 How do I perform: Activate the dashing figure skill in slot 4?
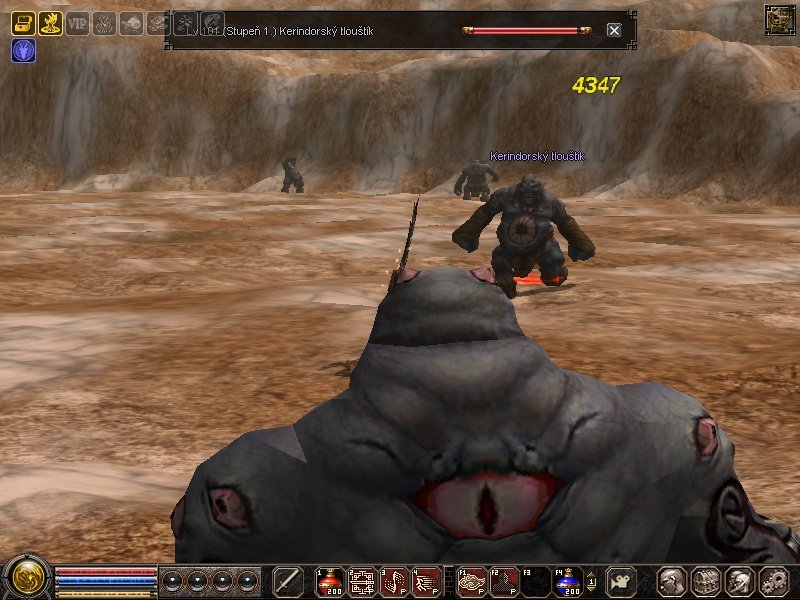point(427,581)
